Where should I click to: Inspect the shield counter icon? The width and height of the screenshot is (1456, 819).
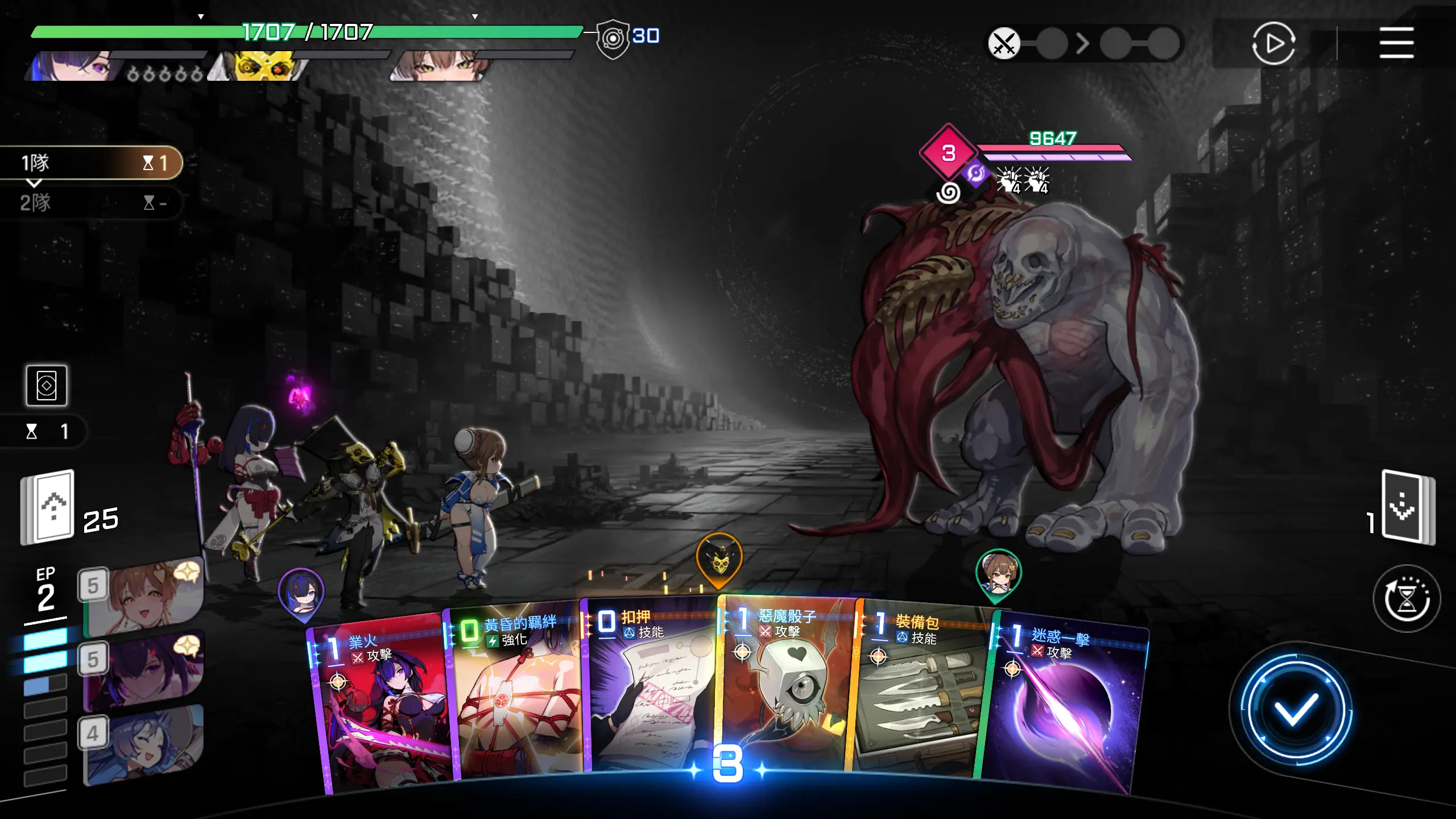[x=613, y=39]
